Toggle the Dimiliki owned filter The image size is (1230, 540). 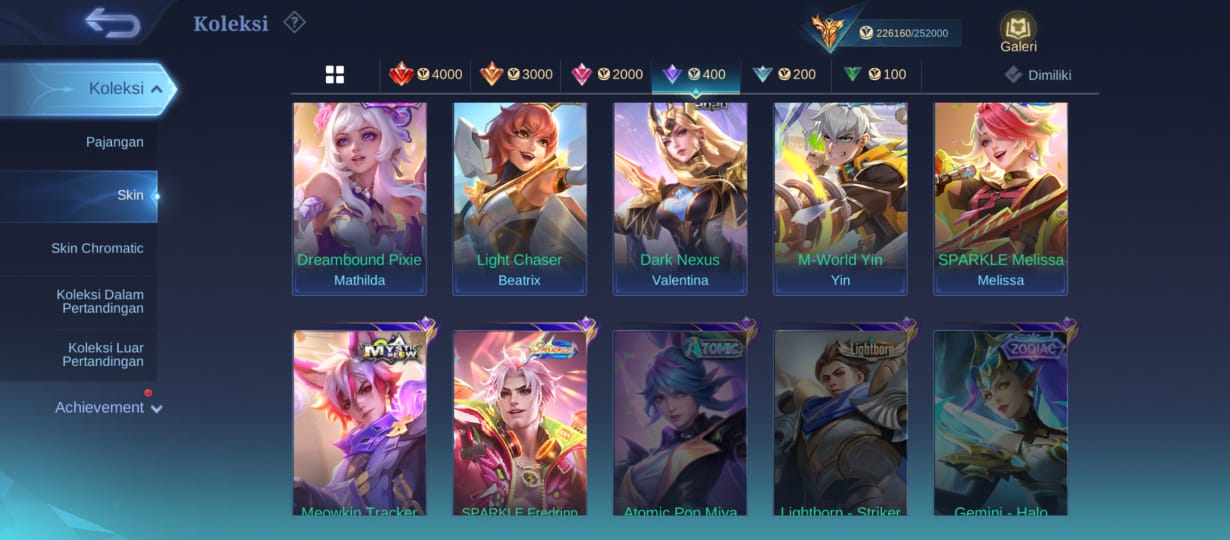(1038, 74)
